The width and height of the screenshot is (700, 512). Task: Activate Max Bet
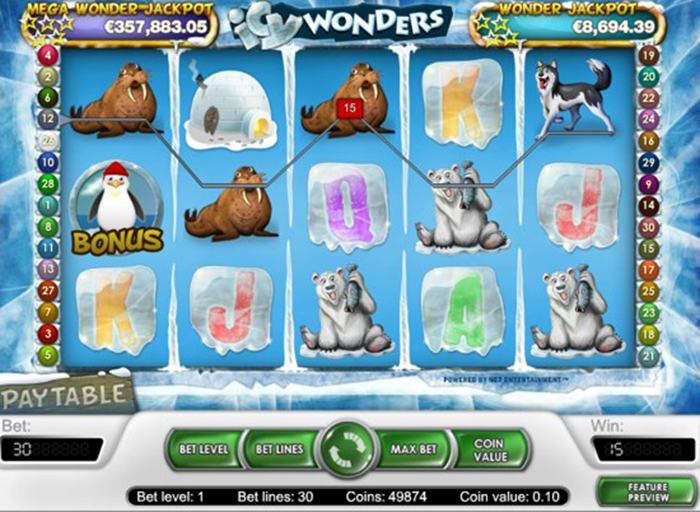[413, 449]
